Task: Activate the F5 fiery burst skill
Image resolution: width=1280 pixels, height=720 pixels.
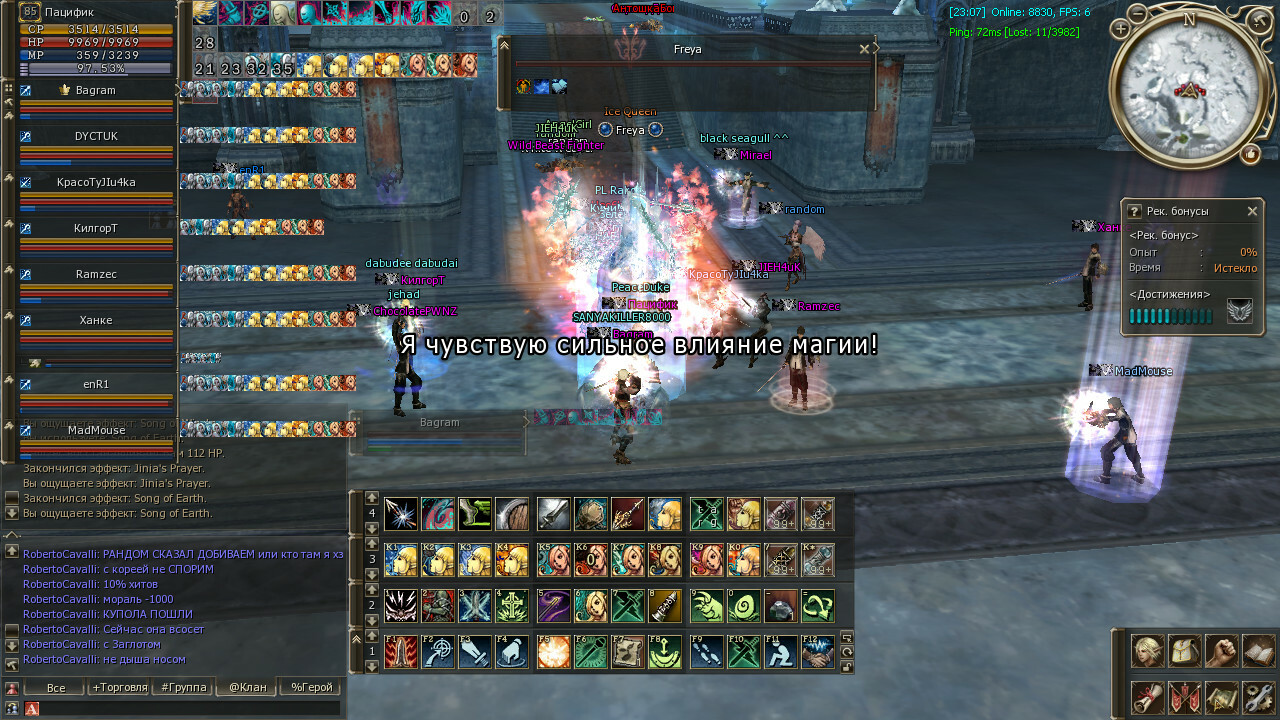Action: point(553,652)
